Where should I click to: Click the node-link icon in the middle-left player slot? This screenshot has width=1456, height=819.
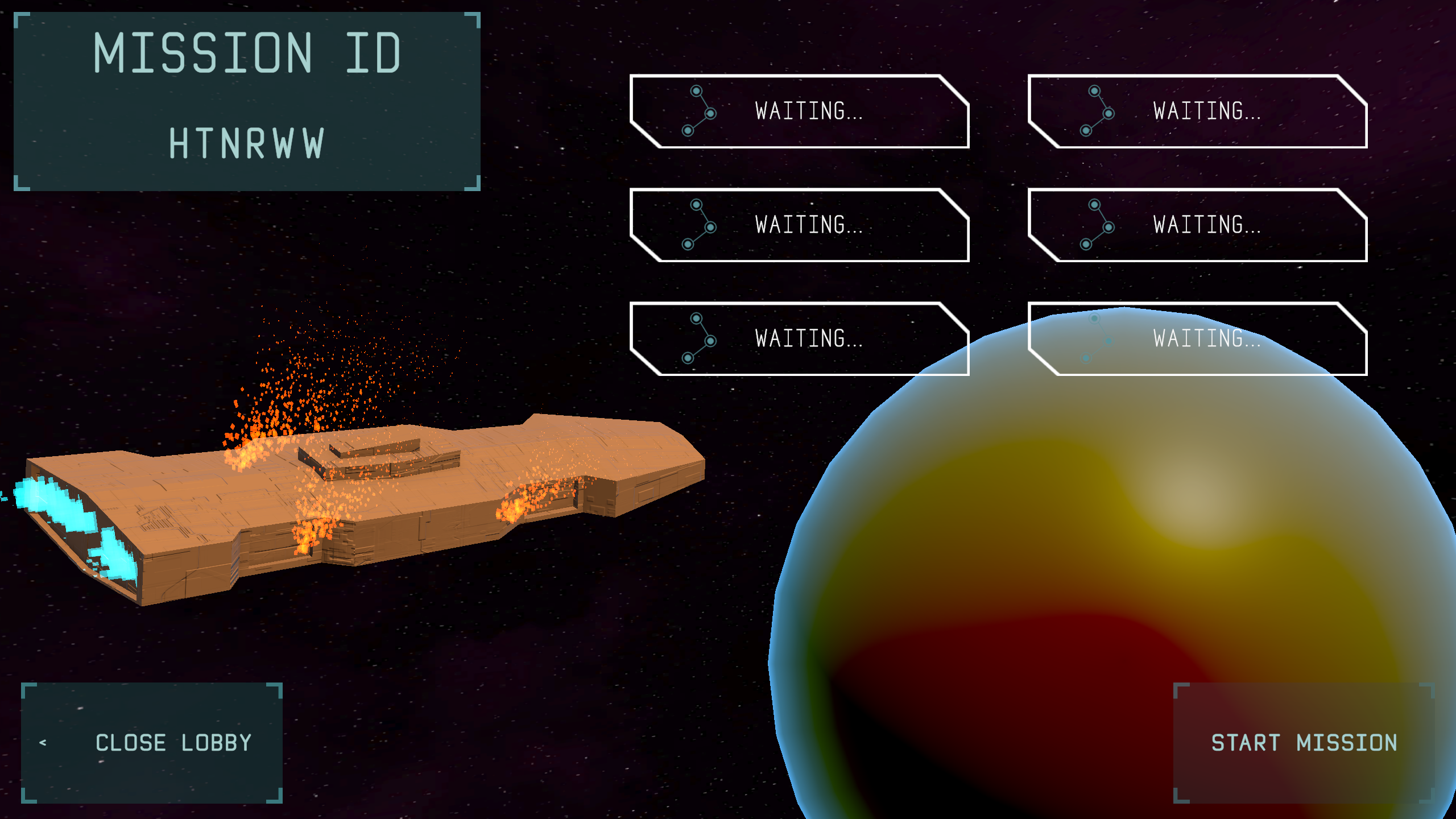[x=698, y=226]
